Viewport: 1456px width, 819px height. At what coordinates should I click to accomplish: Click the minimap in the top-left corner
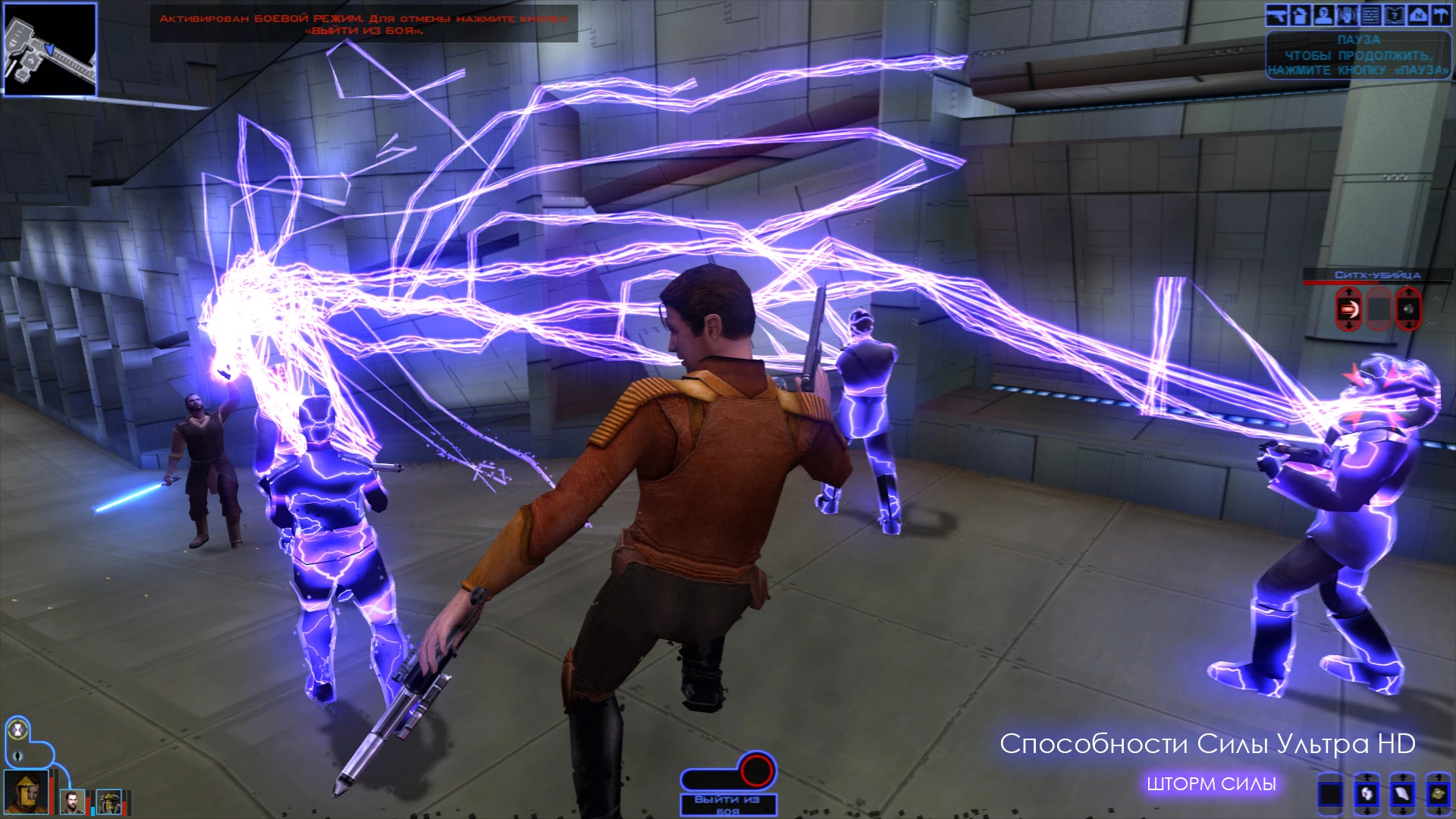click(49, 49)
